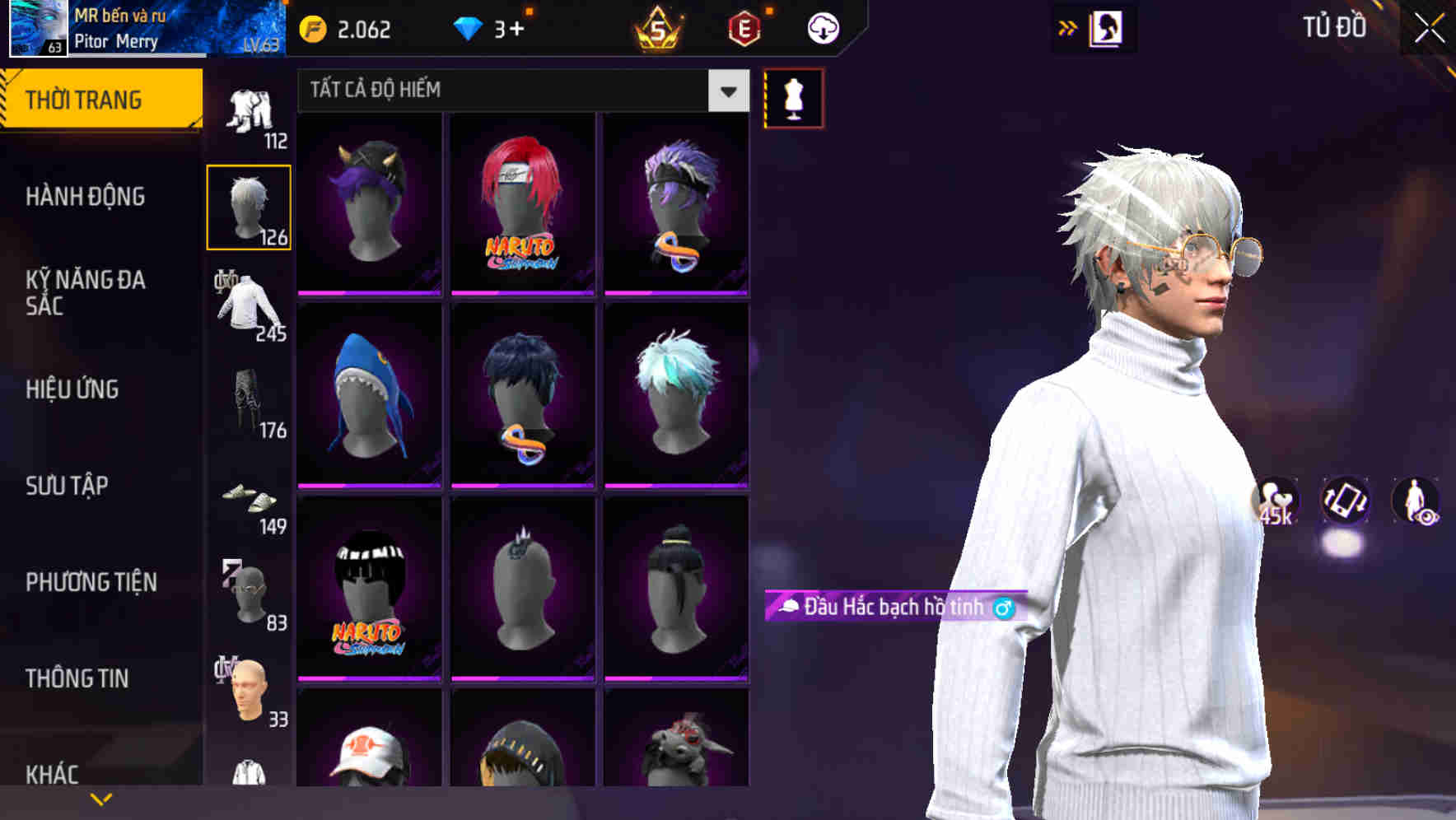Collapse the panel using the double-arrow icon
This screenshot has height=820, width=1456.
pos(1066,27)
